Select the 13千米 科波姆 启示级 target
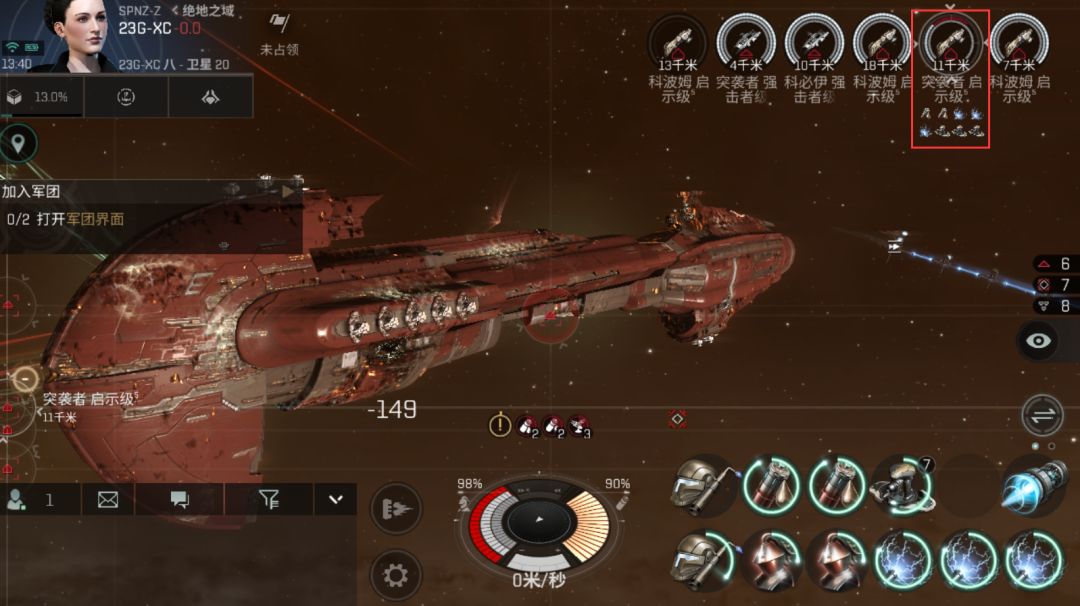 click(677, 45)
